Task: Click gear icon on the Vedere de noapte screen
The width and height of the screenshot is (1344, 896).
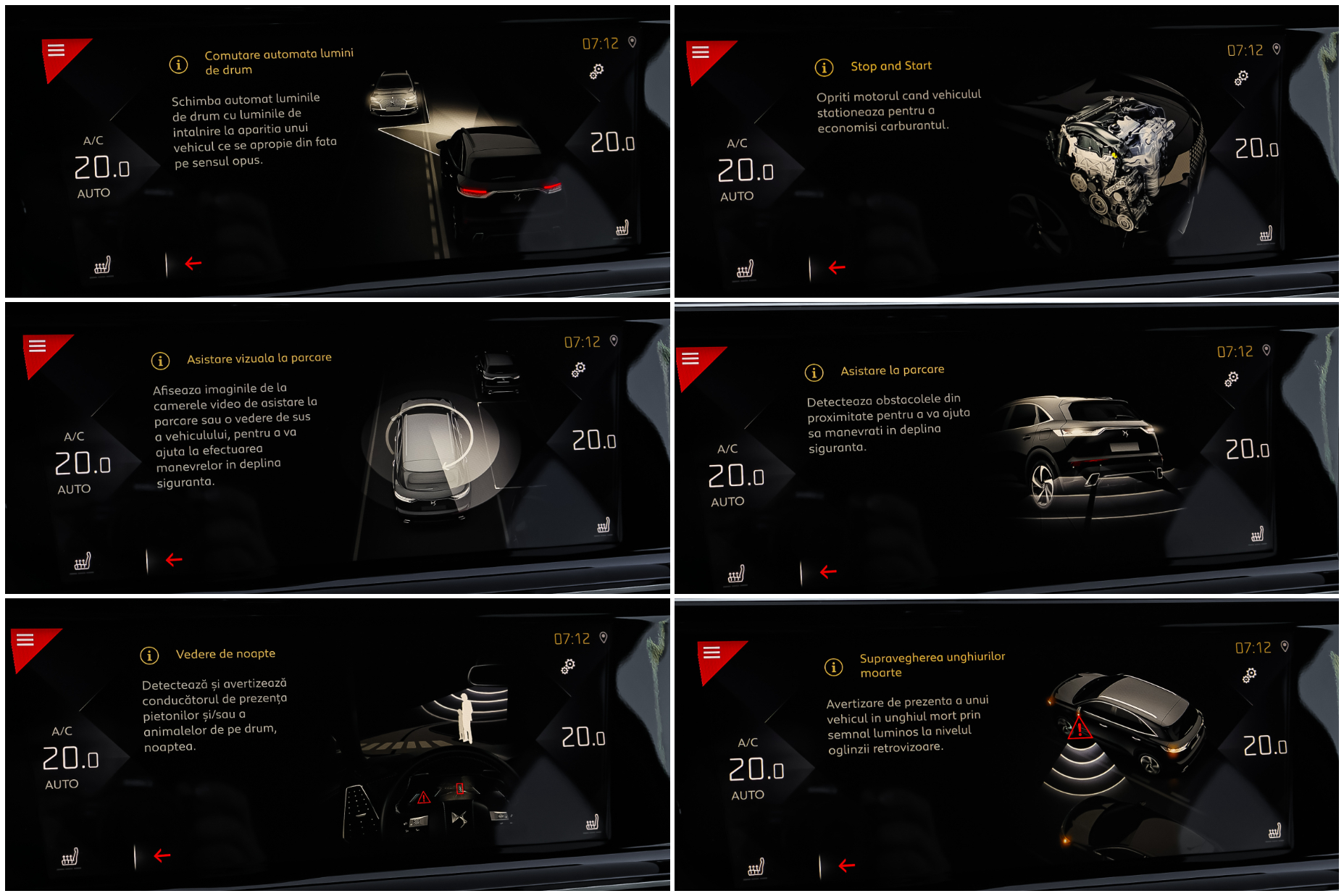Action: [568, 666]
